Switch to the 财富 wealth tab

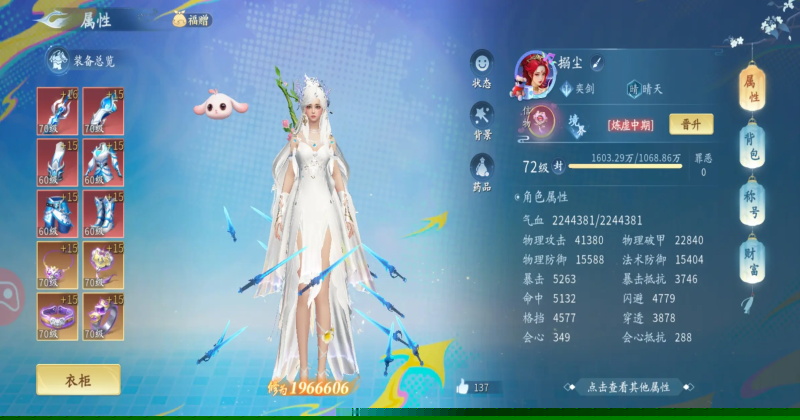coord(753,262)
